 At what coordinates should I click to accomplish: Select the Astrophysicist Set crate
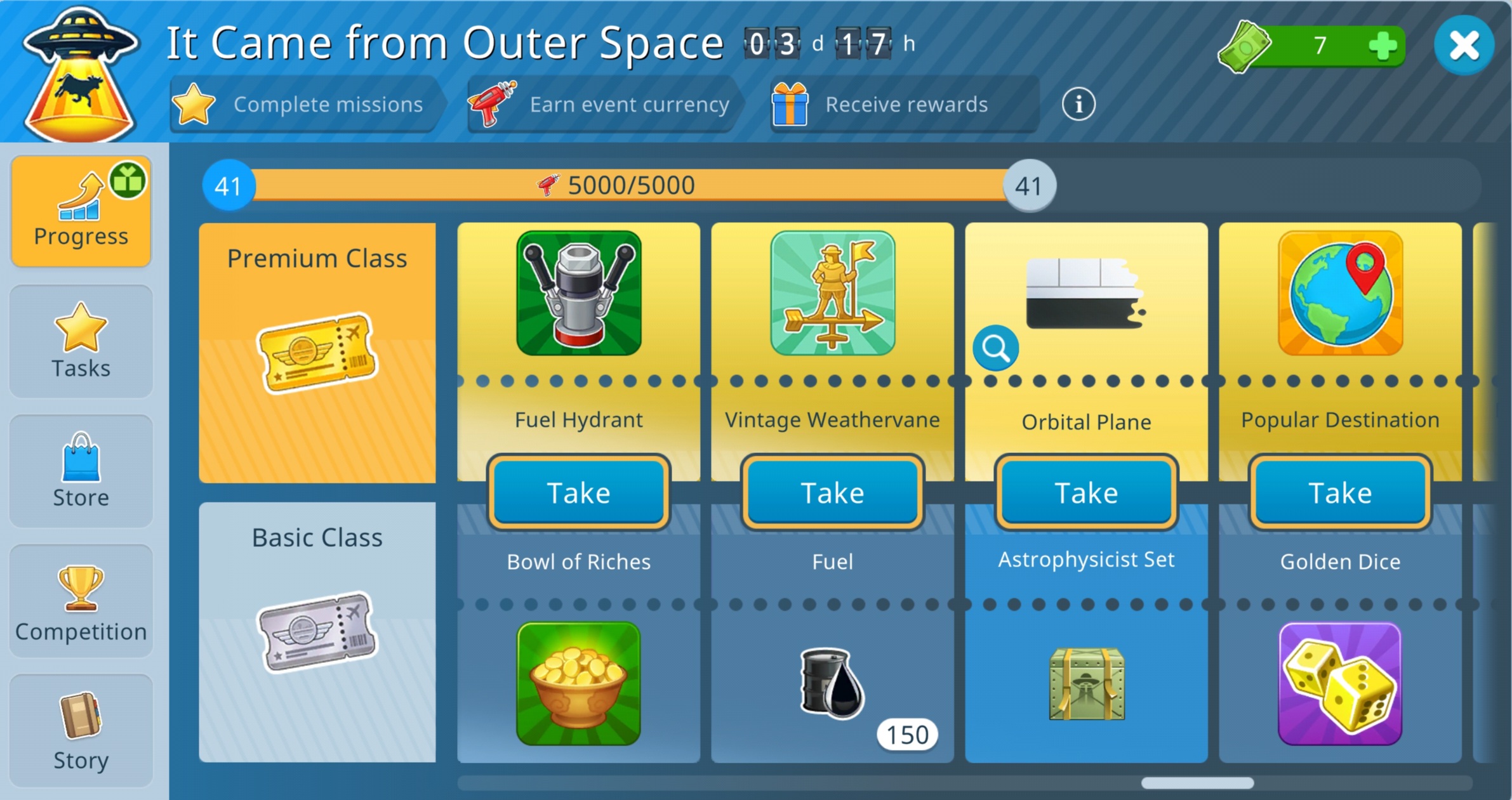pyautogui.click(x=1087, y=684)
